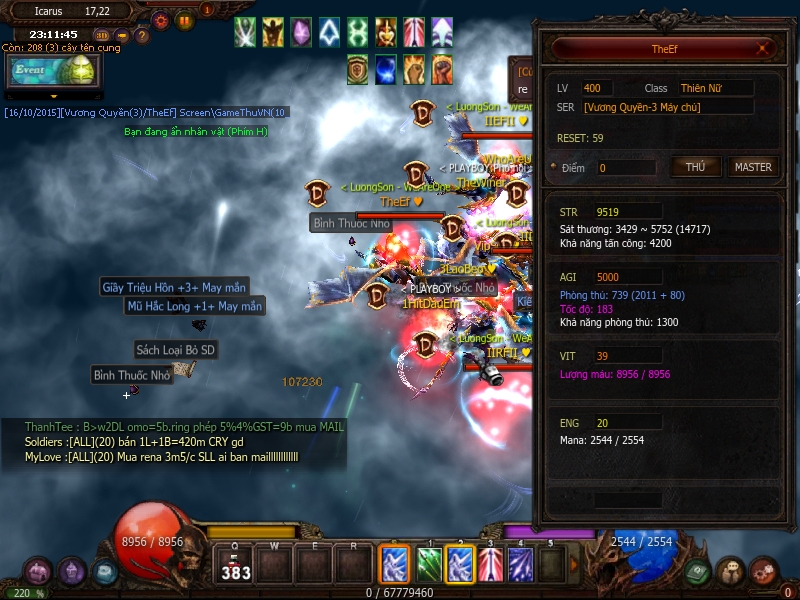Open the pink shop chest icon
Image resolution: width=800 pixels, height=600 pixels.
coord(38,571)
